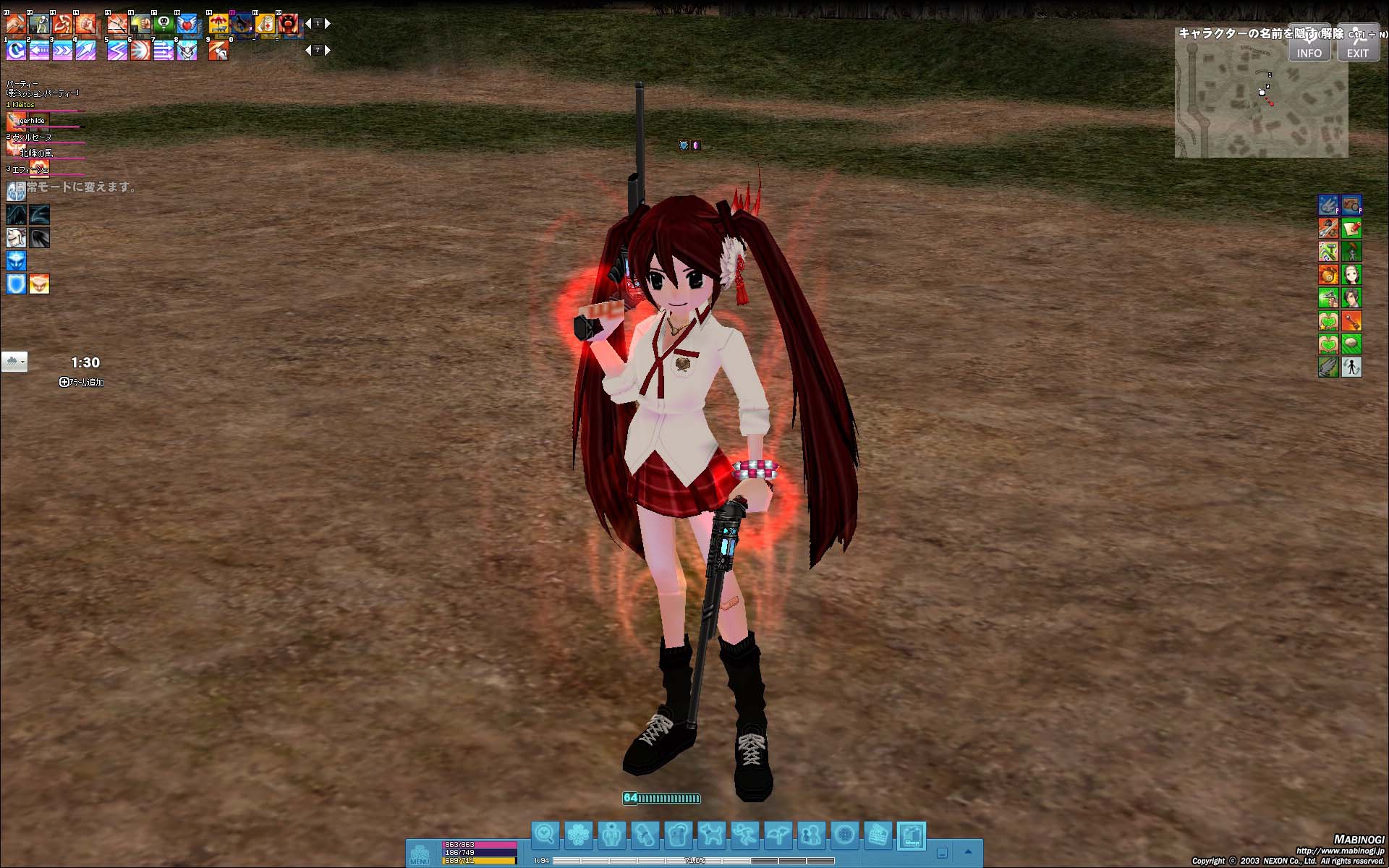Screen dimensions: 1389x868
Task: Select the female face portrait icon on right panel
Action: 1350,275
